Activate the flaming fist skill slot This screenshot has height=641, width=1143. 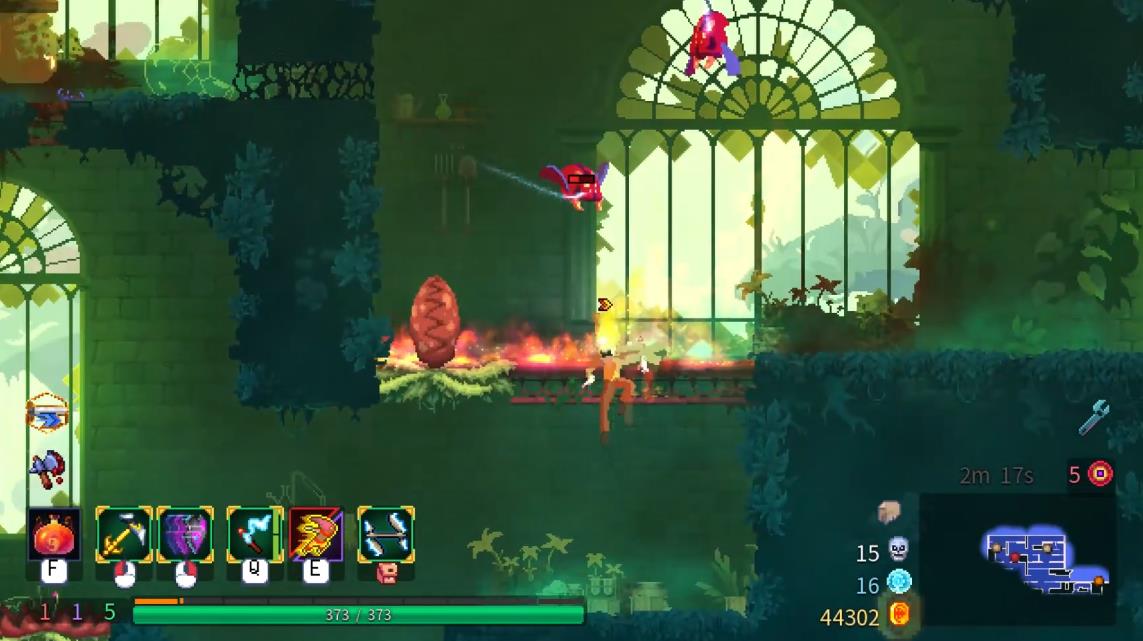pyautogui.click(x=316, y=534)
